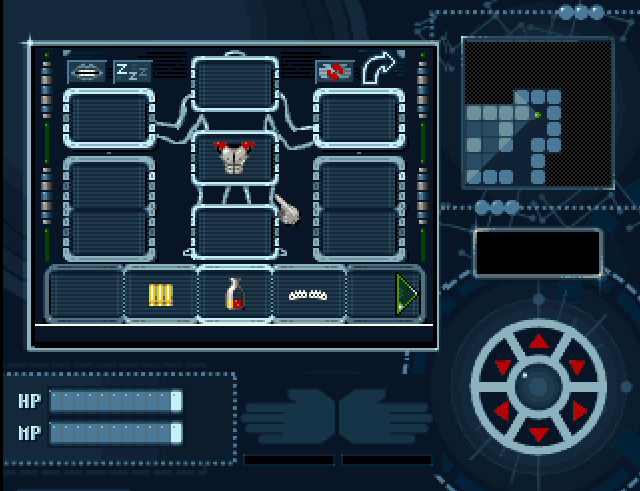The image size is (640, 491).
Task: Click the up arrow on movement wheel
Action: [539, 342]
